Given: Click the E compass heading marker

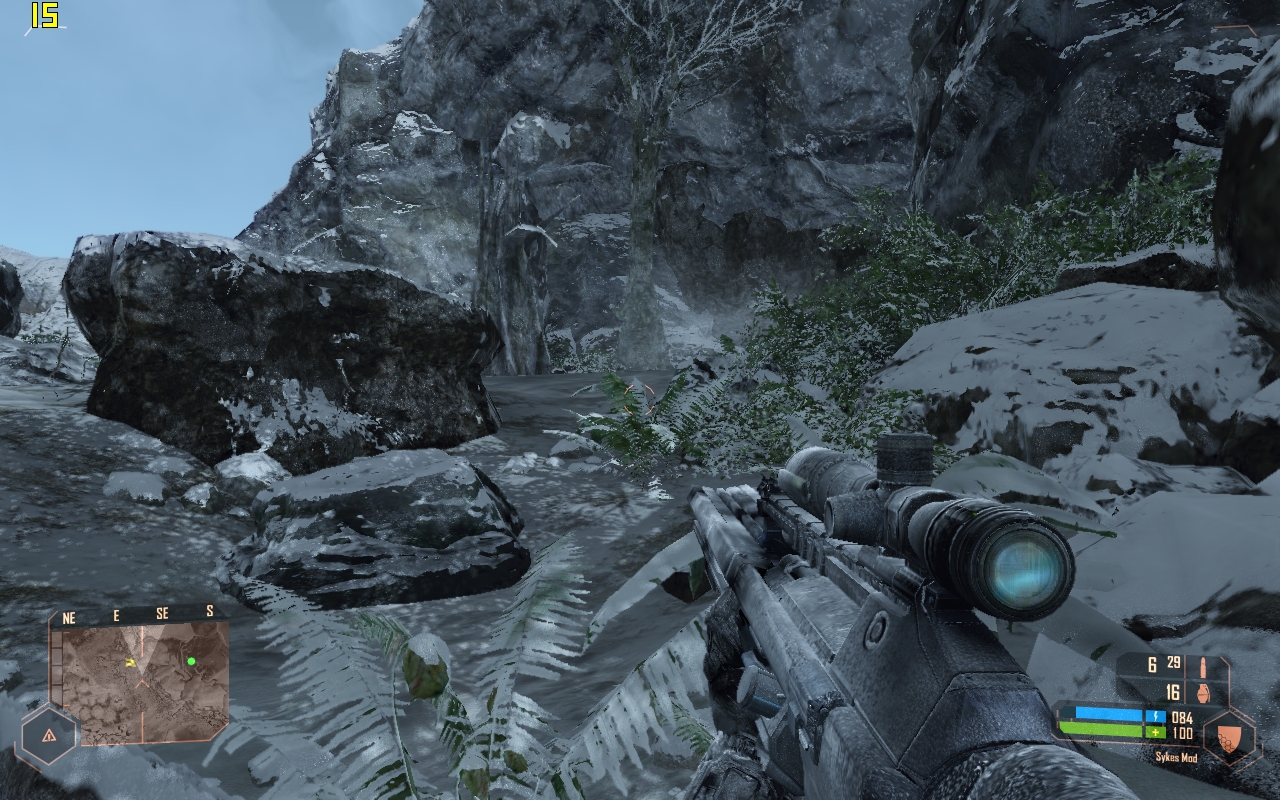Looking at the screenshot, I should (x=116, y=614).
